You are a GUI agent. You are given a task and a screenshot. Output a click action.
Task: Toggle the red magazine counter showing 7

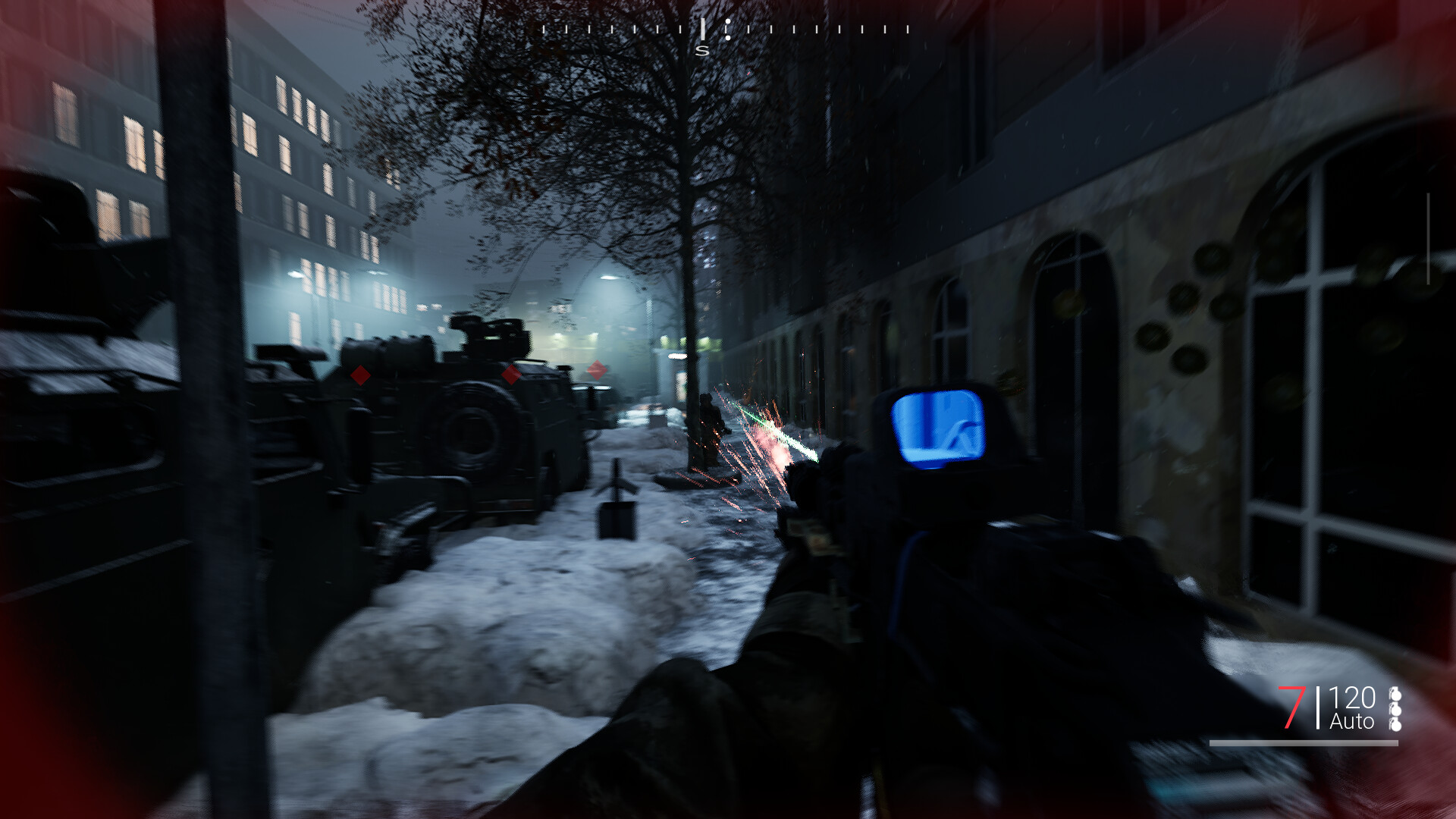(x=1293, y=708)
